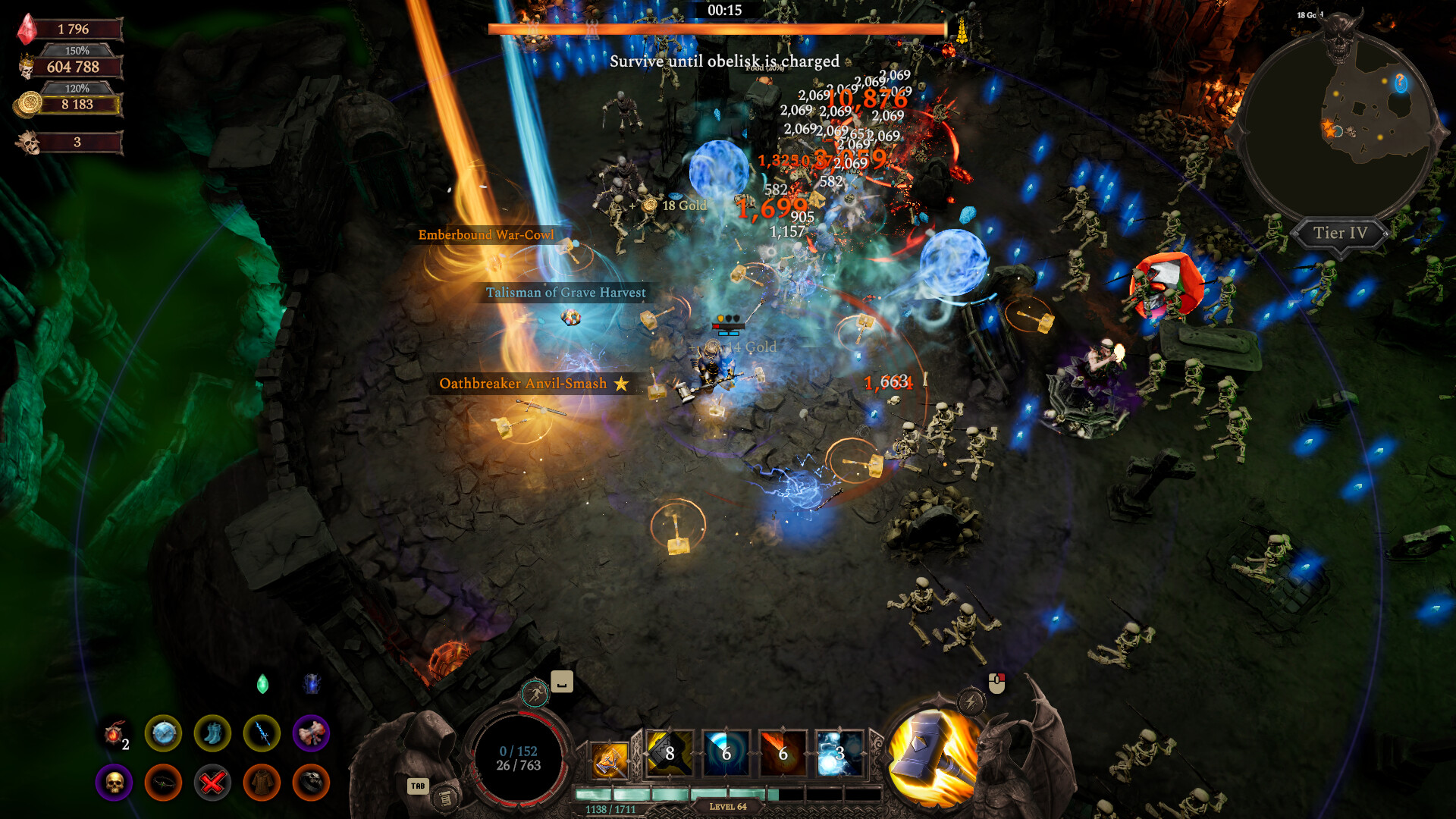Pick up the Talisman of Grave Harvest
This screenshot has height=819, width=1456.
click(566, 292)
